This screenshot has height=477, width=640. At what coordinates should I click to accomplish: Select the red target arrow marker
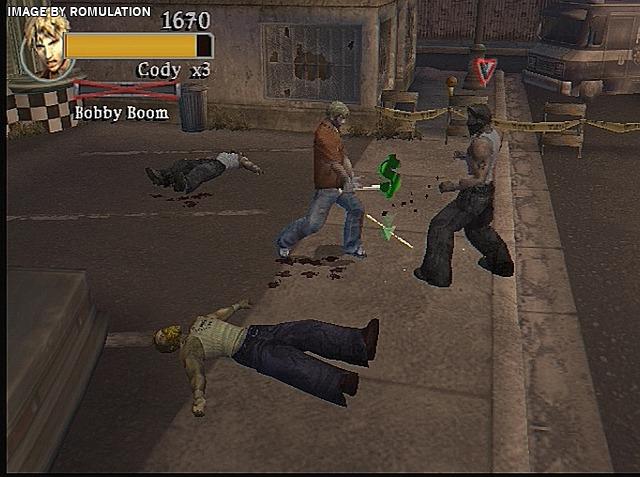click(485, 71)
